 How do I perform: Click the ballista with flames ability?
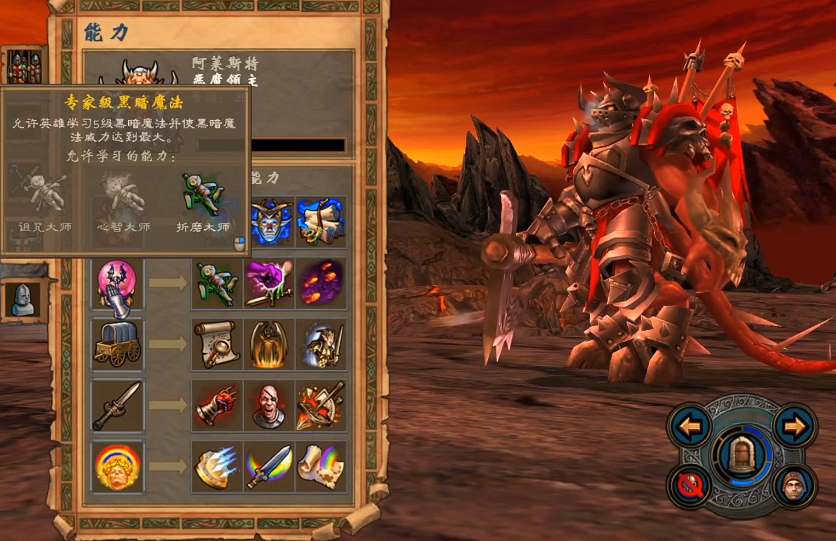[321, 404]
